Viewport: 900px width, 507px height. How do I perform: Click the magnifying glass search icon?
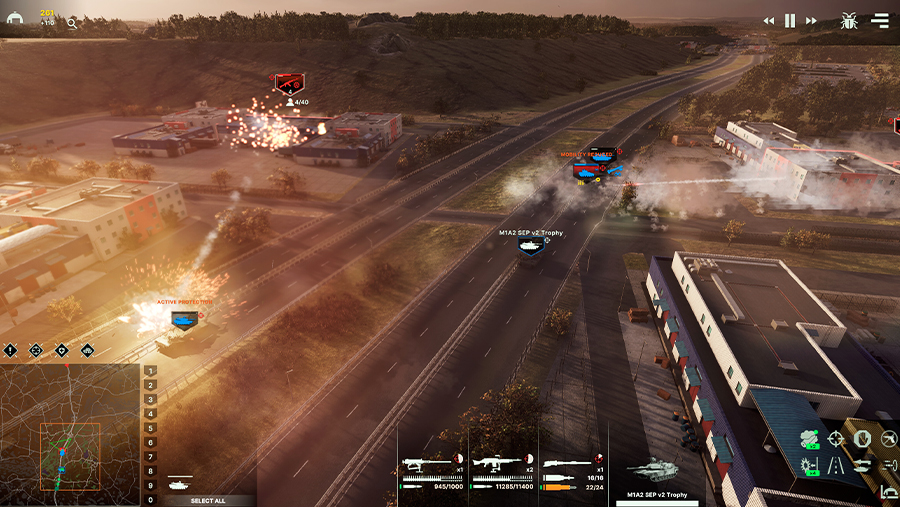point(72,22)
